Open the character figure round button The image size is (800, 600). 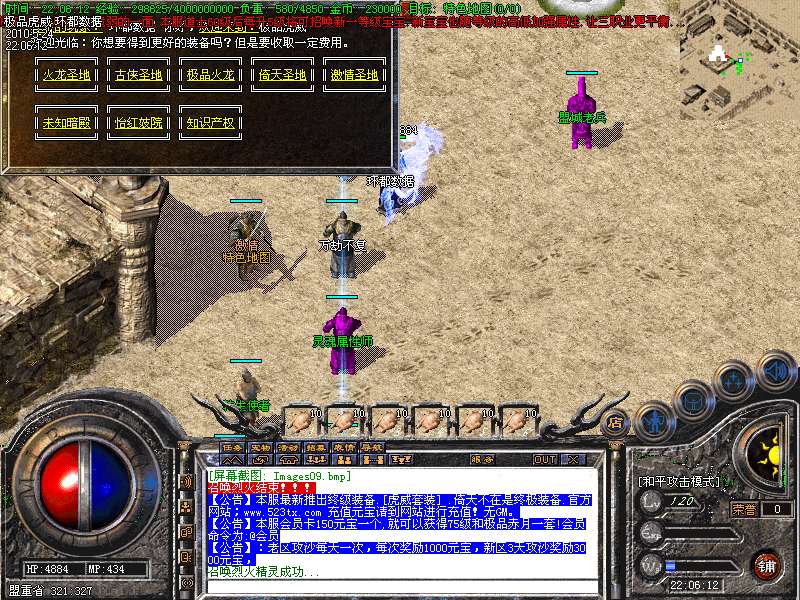click(652, 423)
